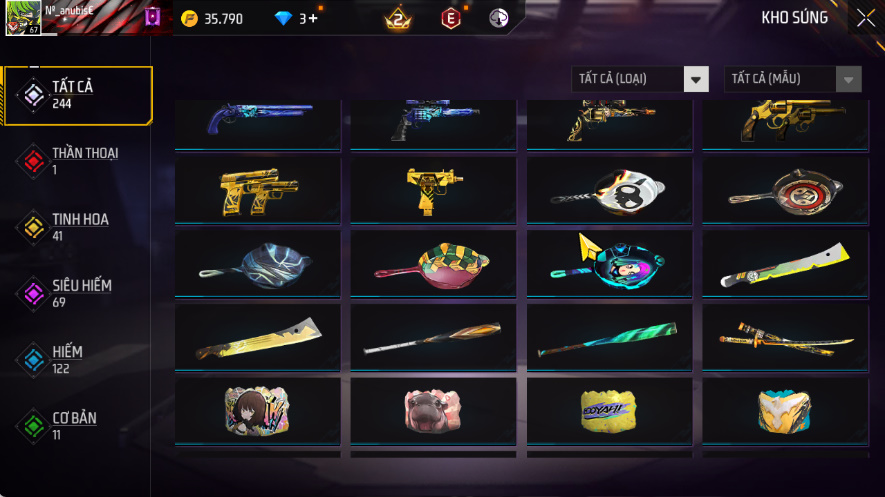885x497 pixels.
Task: Expand the Tất Cả (Mẫu) model dropdown
Action: (792, 79)
